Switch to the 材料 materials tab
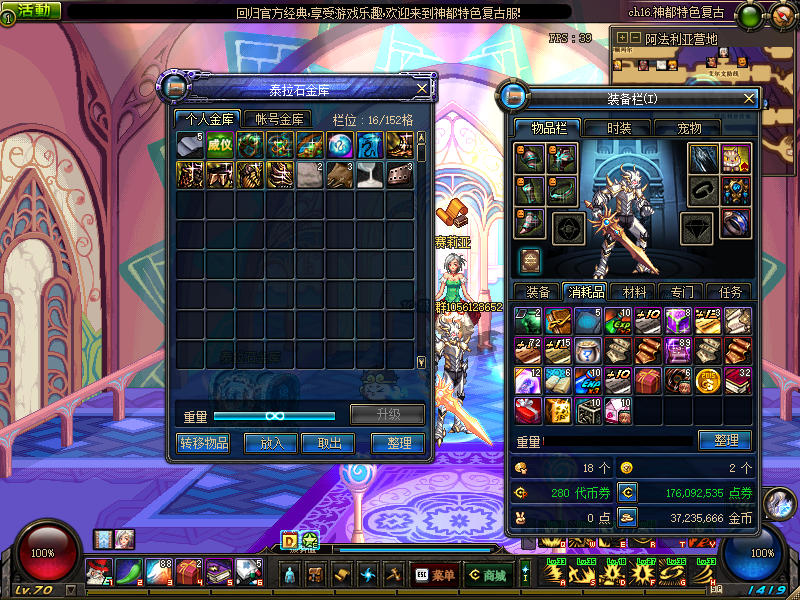The height and width of the screenshot is (600, 800). point(634,292)
